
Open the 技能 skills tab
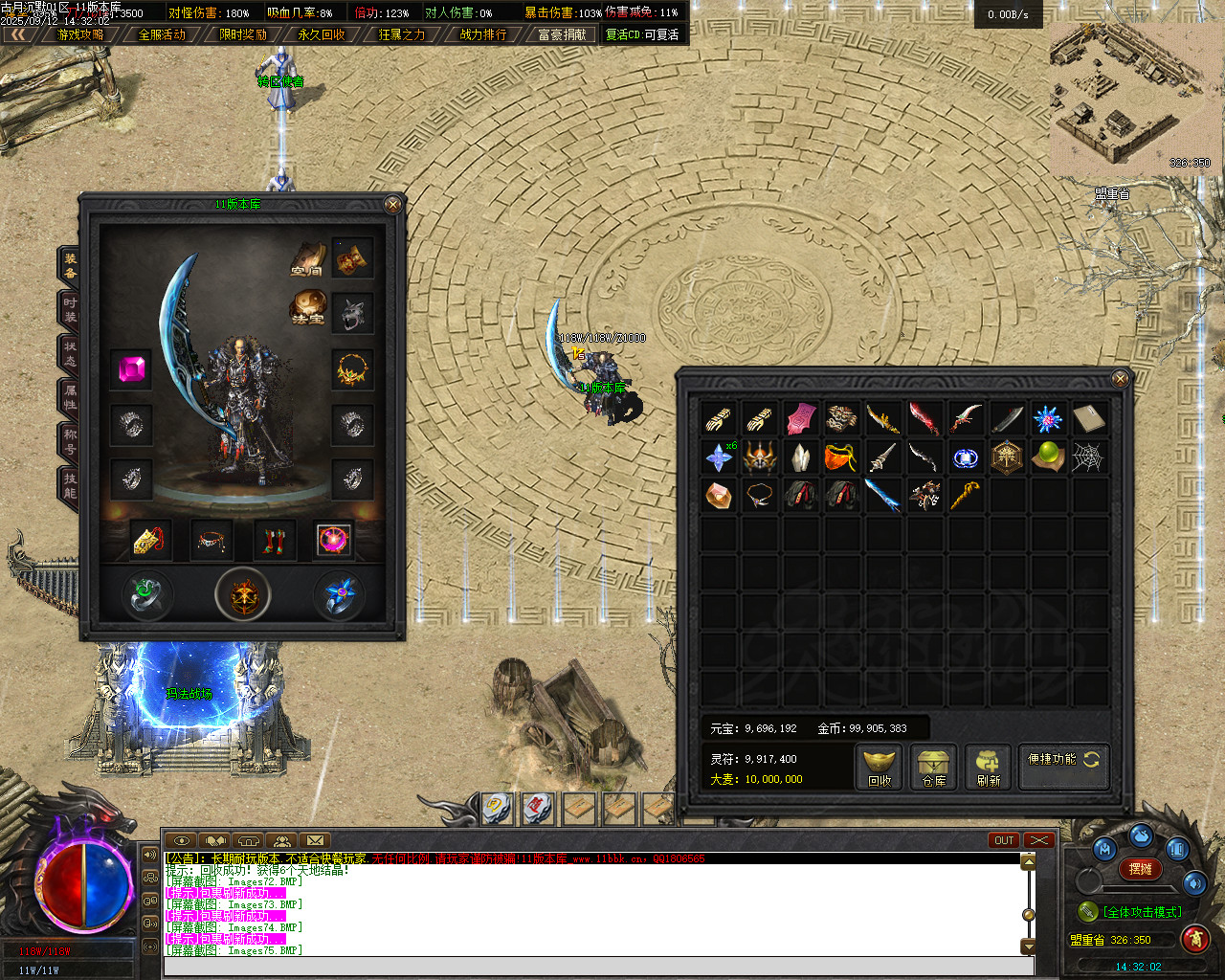[x=70, y=485]
